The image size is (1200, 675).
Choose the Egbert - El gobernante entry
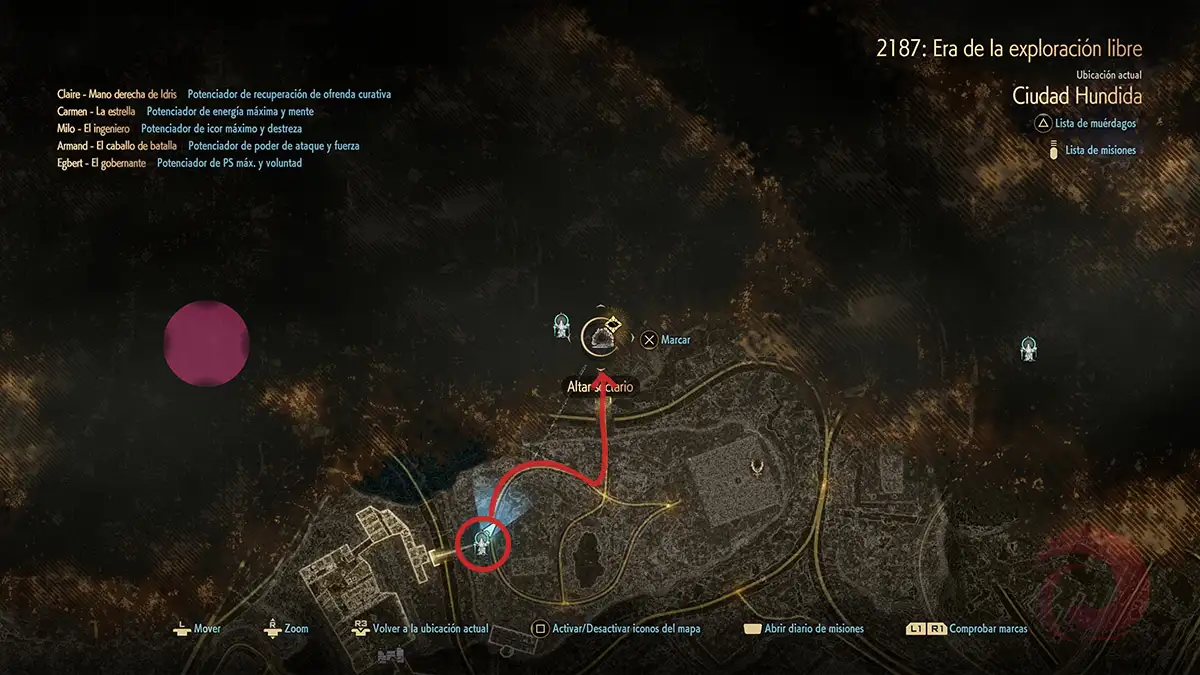[x=102, y=162]
